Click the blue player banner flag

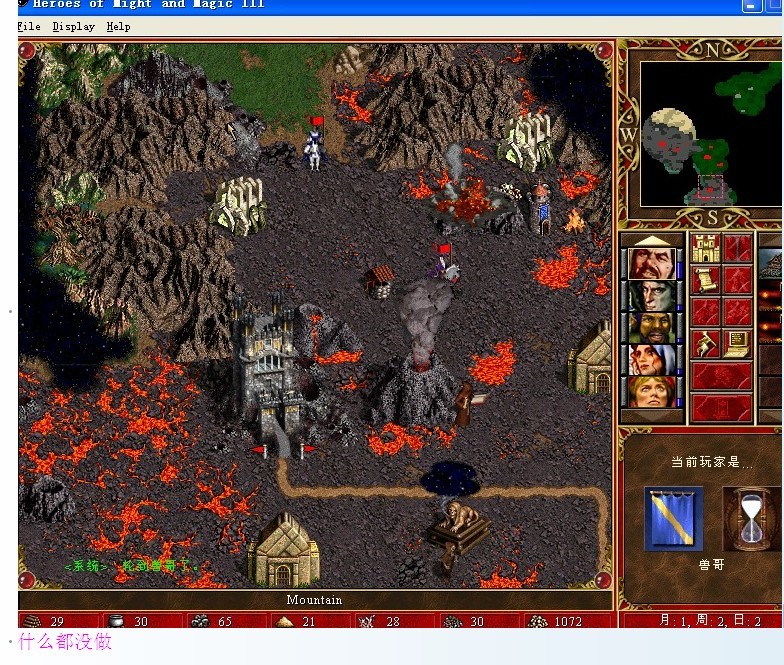[673, 520]
